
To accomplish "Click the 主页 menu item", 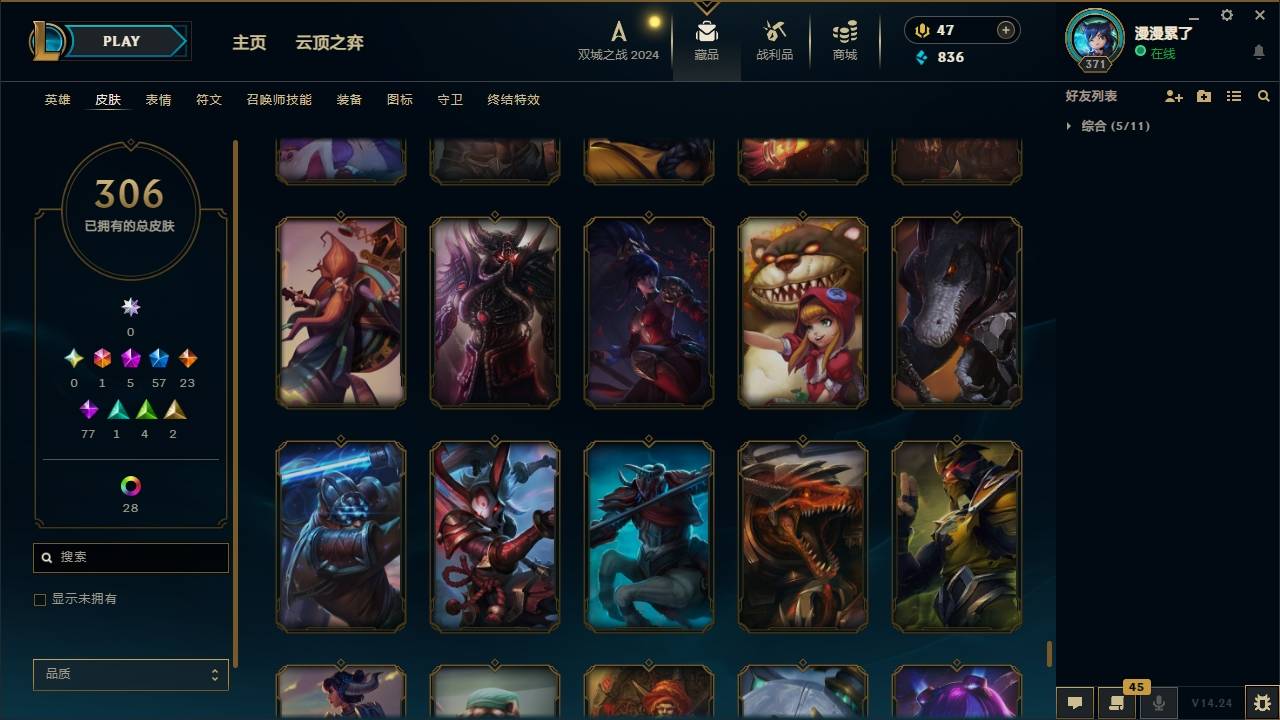I will point(249,42).
